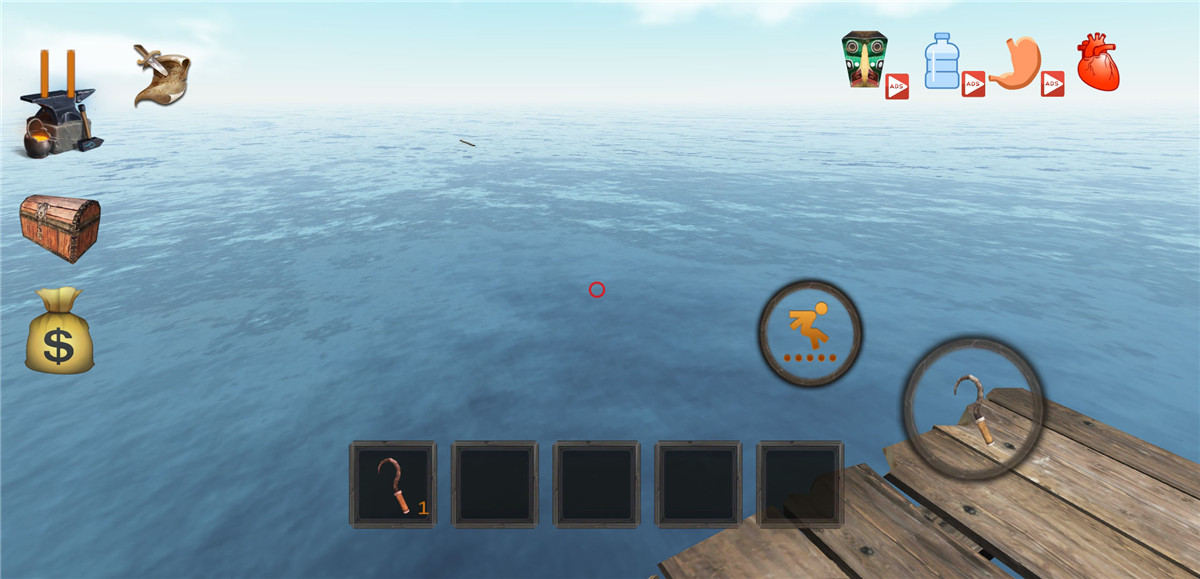This screenshot has width=1200, height=579.
Task: Tap the orange jumping figure button
Action: coord(810,333)
